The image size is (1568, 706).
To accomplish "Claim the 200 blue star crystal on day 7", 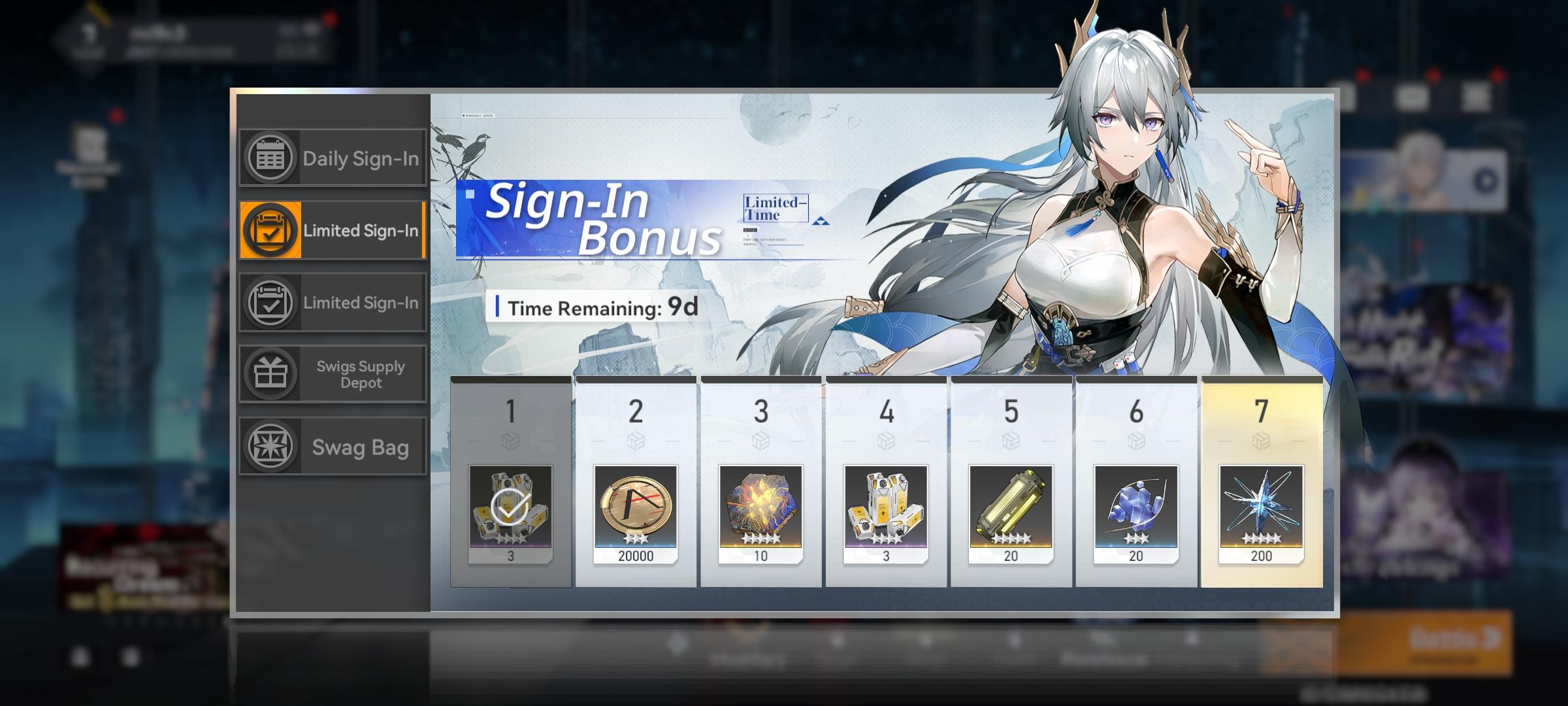I will coord(1262,512).
